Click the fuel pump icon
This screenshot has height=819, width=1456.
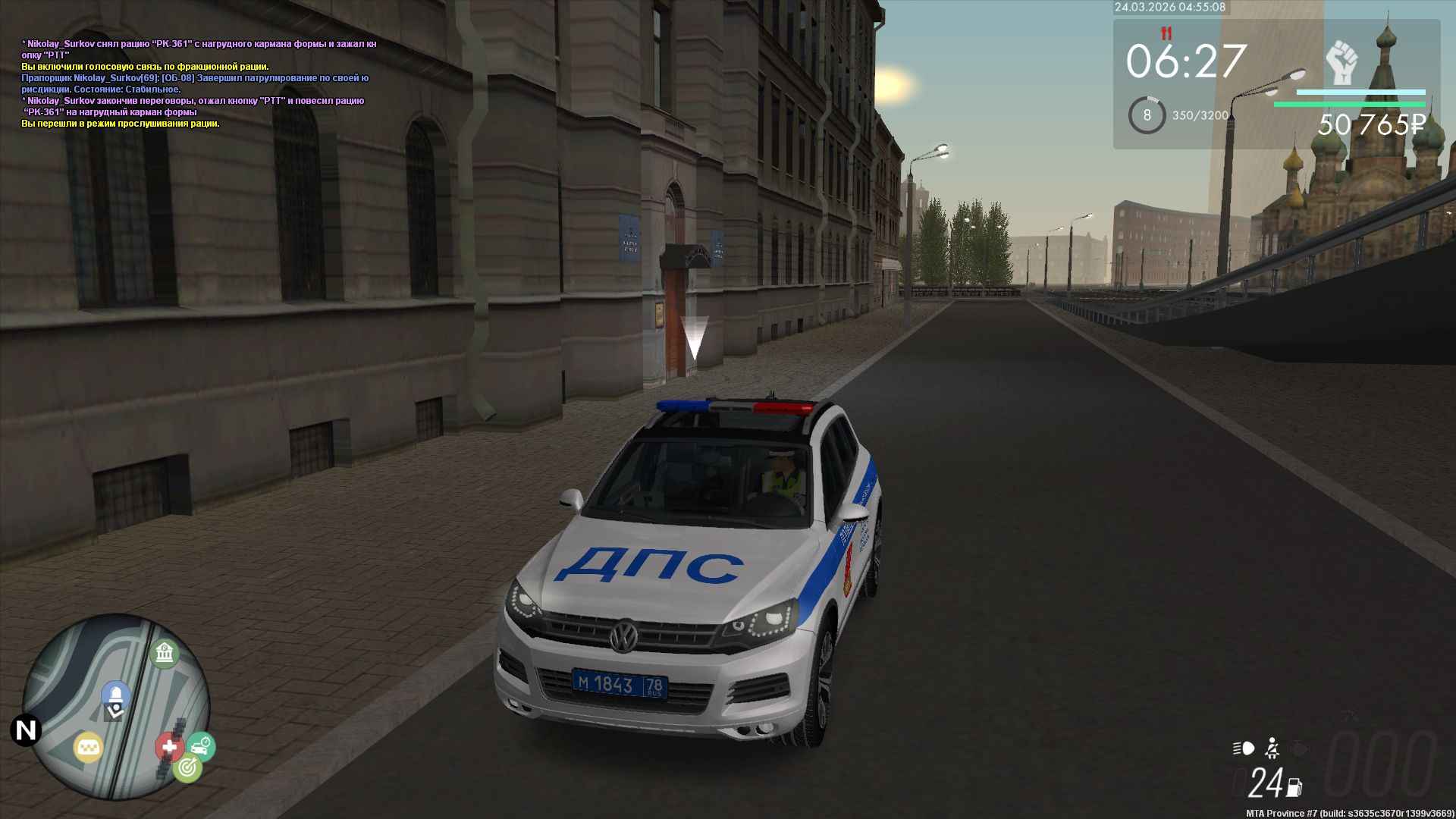[1294, 787]
